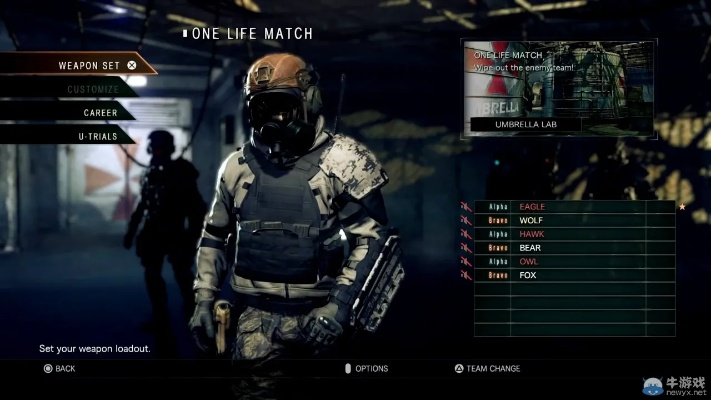Click the WOLF player row
Screen dimensions: 711x400
click(x=570, y=220)
